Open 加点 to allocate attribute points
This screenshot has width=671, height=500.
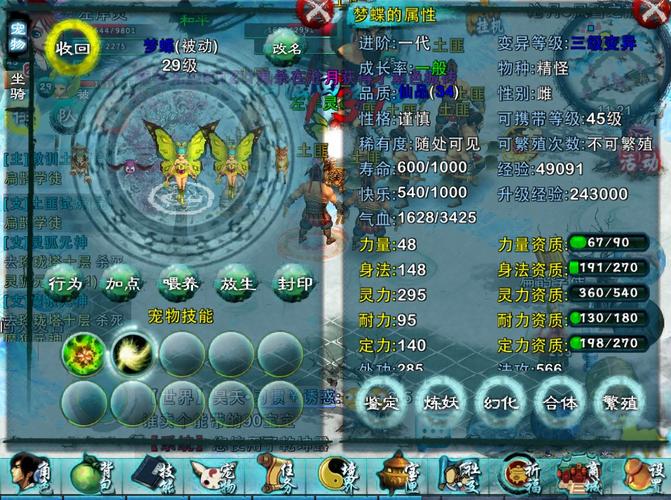[123, 284]
